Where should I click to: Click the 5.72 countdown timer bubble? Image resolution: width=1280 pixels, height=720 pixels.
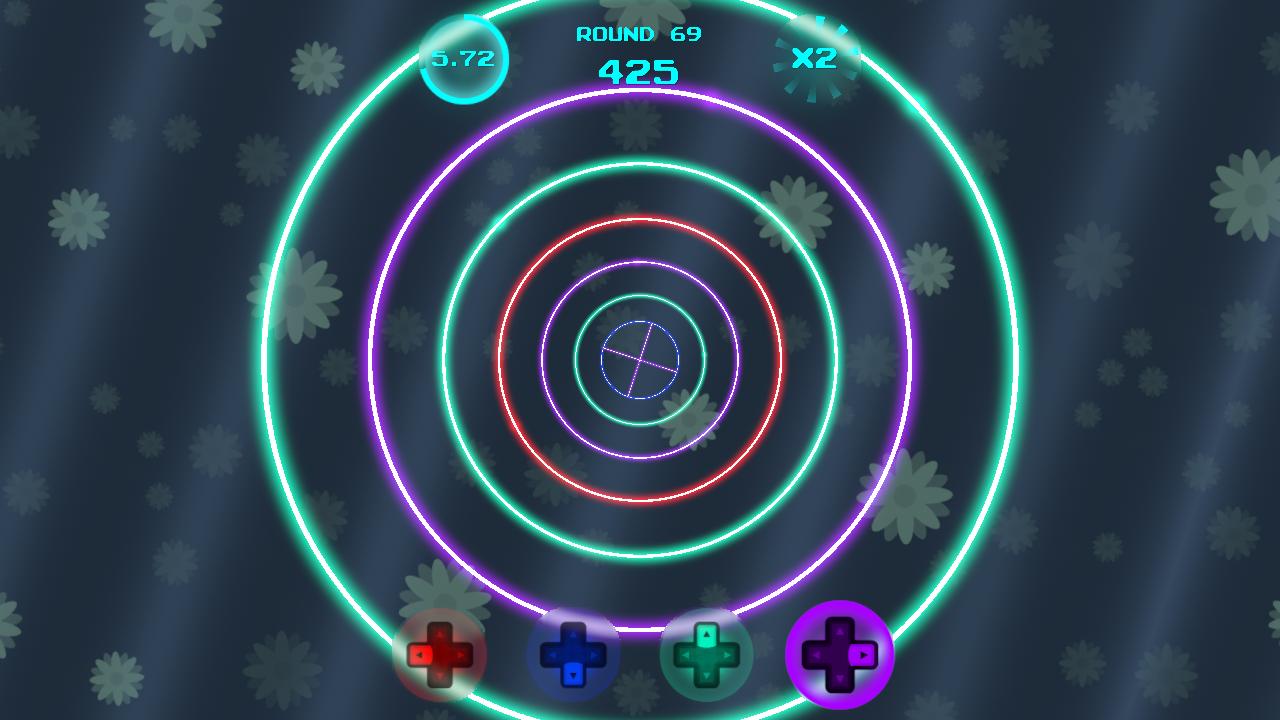[462, 58]
